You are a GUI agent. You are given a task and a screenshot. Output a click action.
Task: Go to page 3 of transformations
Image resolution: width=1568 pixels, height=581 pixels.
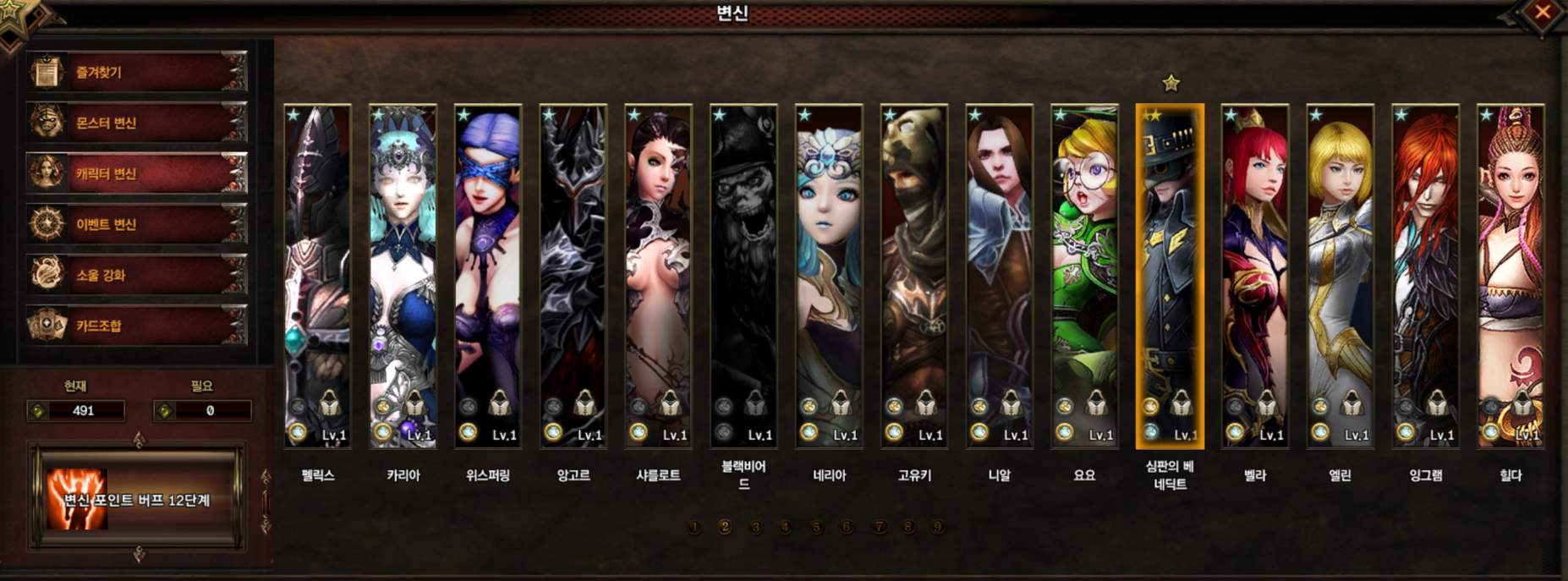(755, 527)
